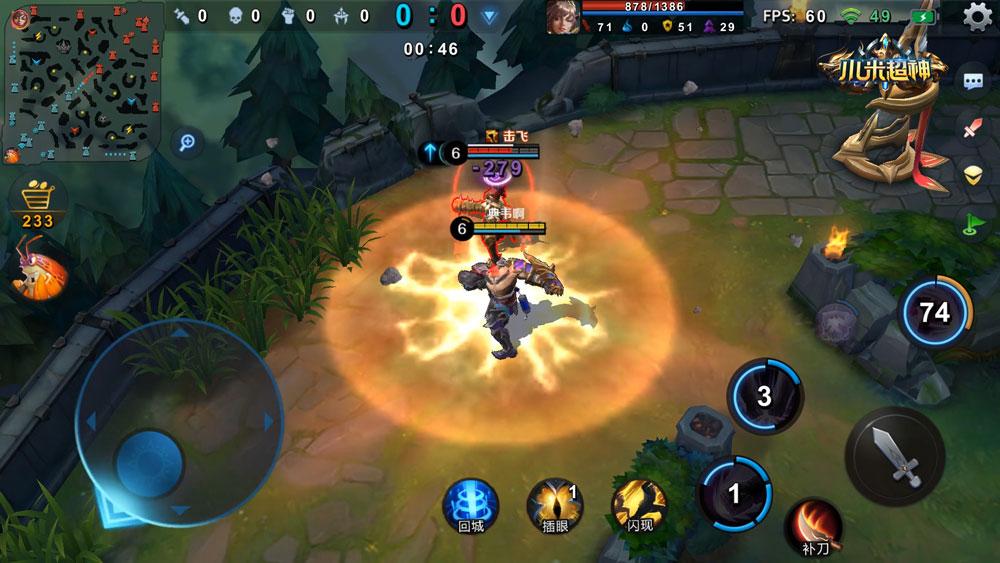Activate the skill on 3 second cooldown
This screenshot has width=1000, height=563.
click(765, 397)
